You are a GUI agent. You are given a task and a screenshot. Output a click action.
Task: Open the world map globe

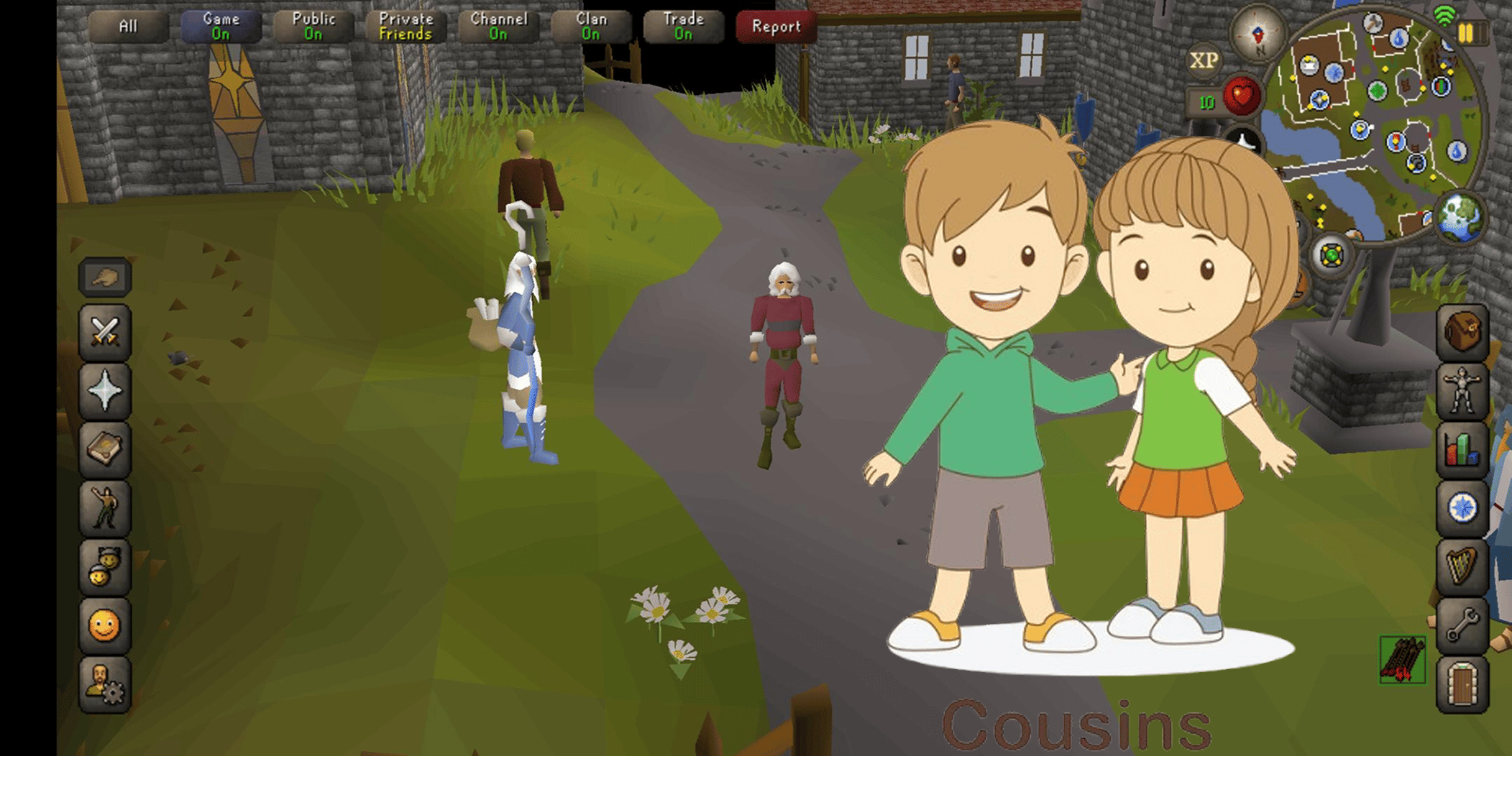pos(1461,216)
